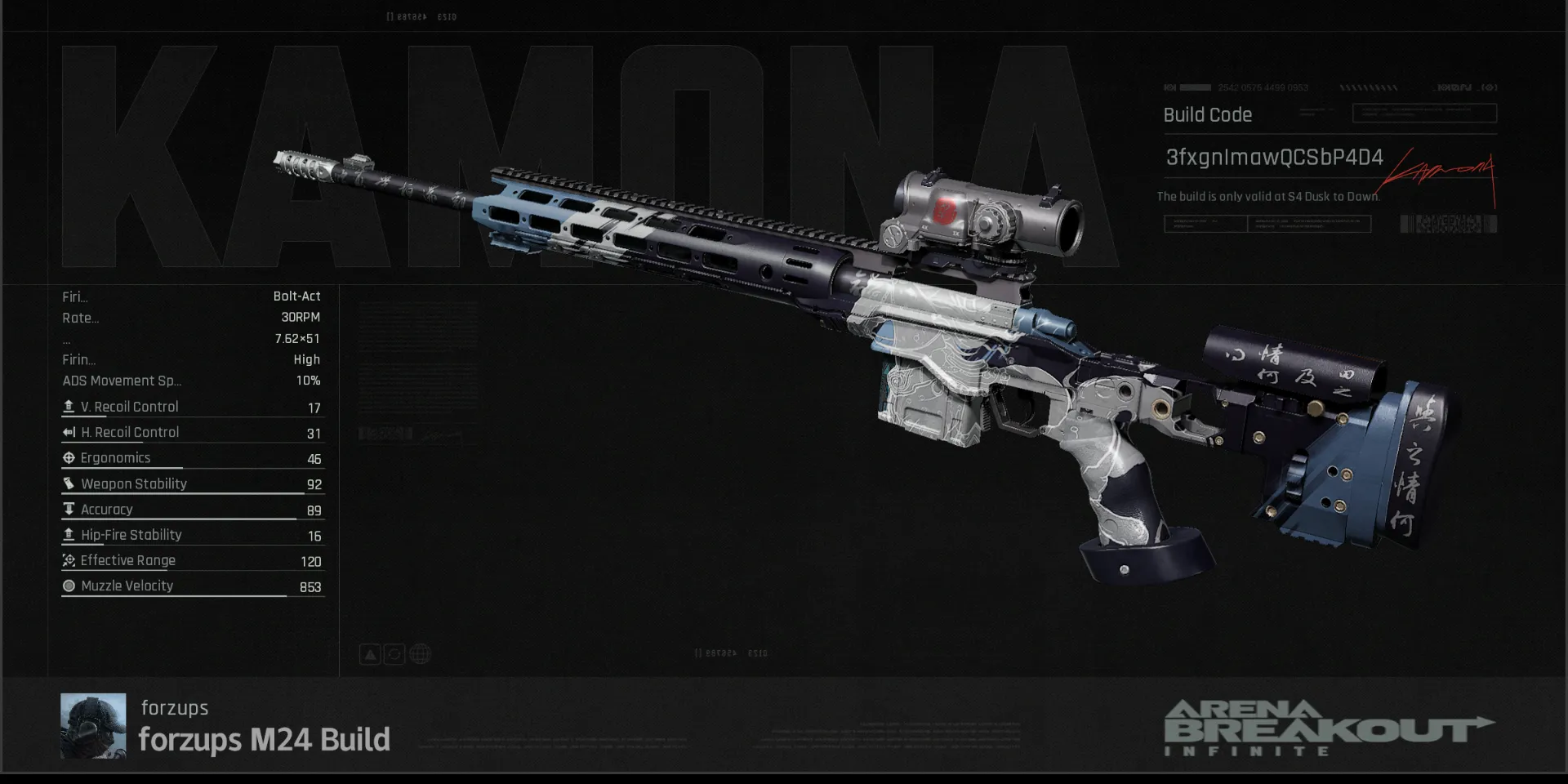This screenshot has height=784, width=1568.
Task: Open forzups' player avatar
Action: [x=93, y=725]
